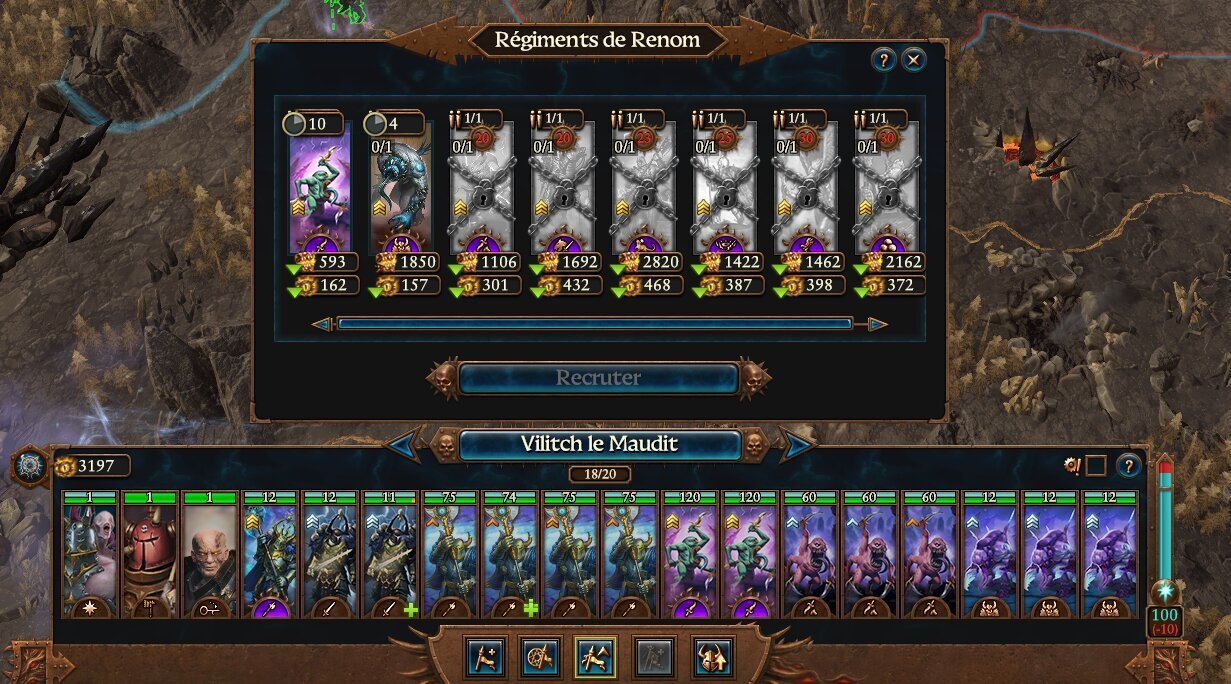The width and height of the screenshot is (1231, 684).
Task: Click the regiment list's left scroll arrow
Action: tap(322, 324)
